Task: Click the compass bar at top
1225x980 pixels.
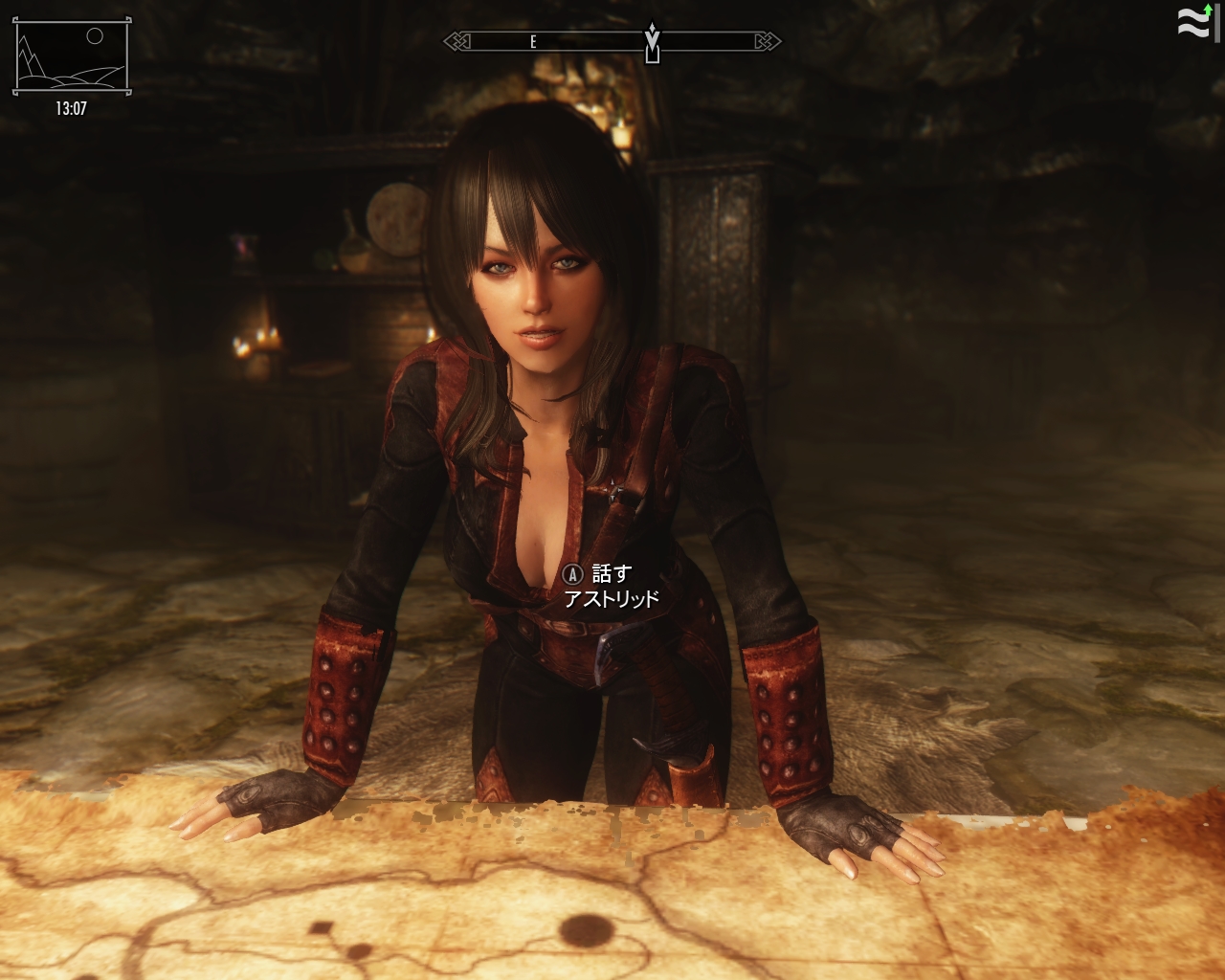Action: point(612,41)
